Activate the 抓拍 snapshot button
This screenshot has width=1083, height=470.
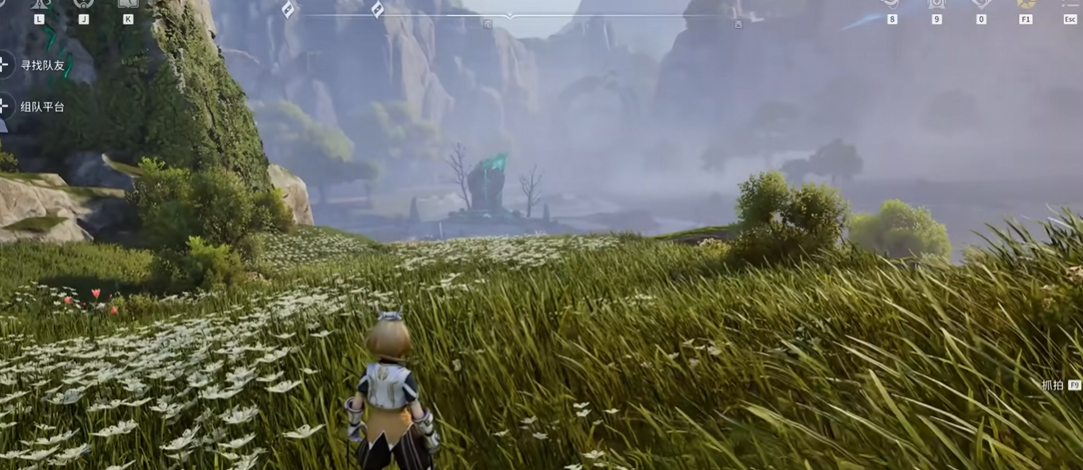(x=1059, y=385)
